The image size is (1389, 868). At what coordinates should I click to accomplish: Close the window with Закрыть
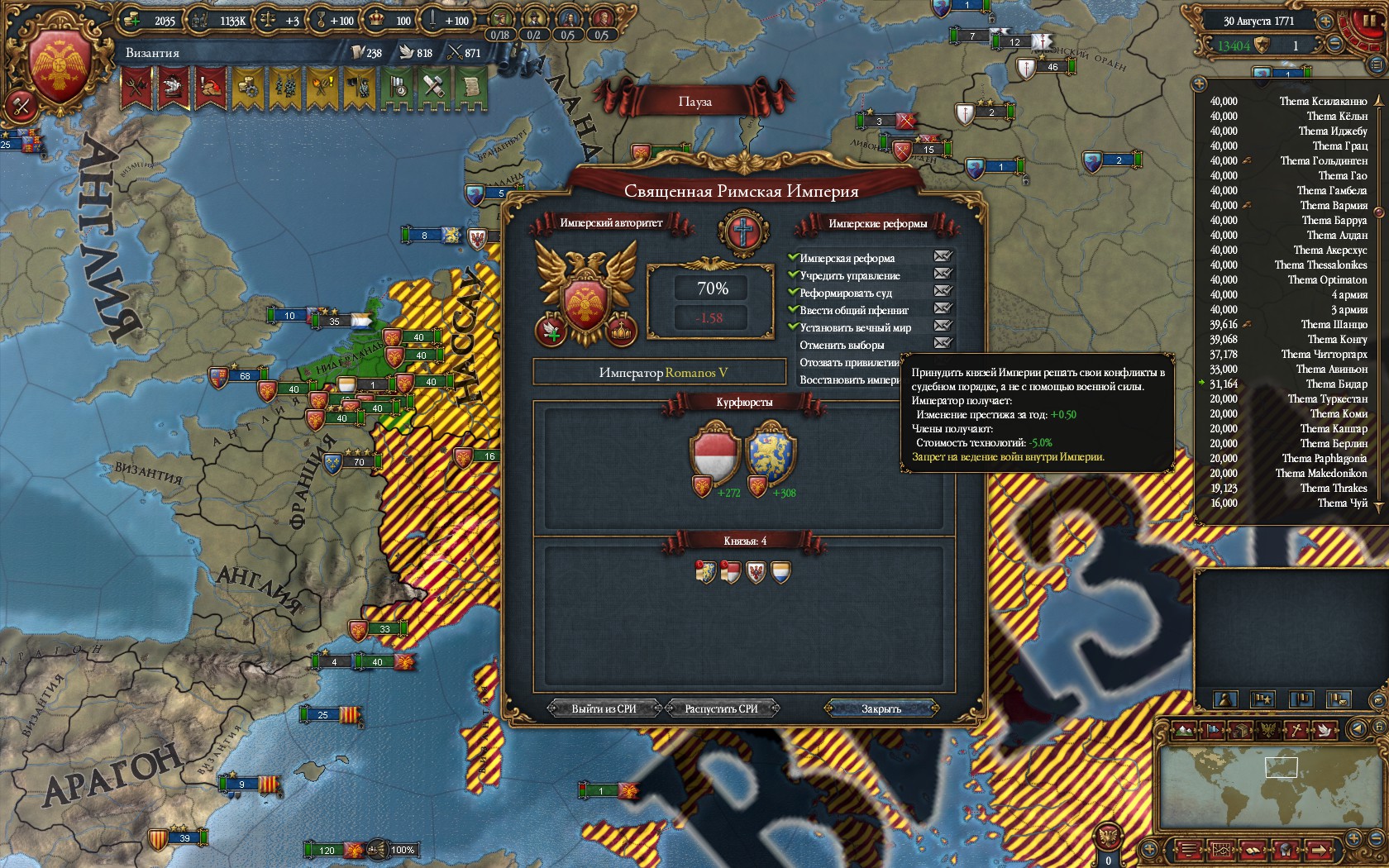881,708
